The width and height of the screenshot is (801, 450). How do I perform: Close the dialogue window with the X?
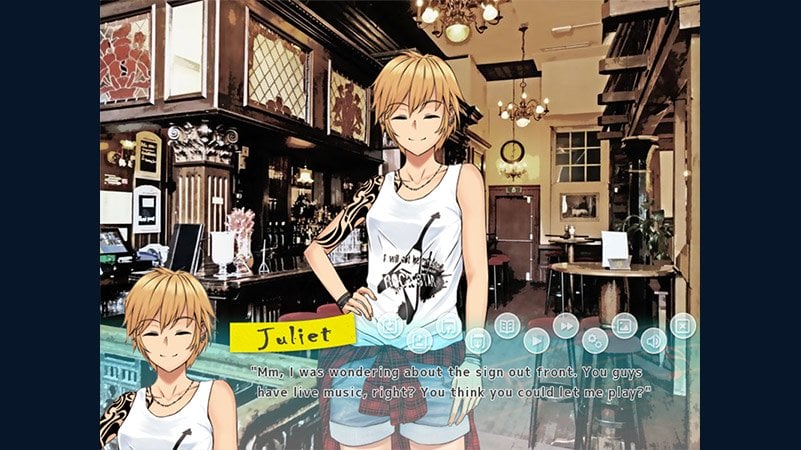(682, 325)
